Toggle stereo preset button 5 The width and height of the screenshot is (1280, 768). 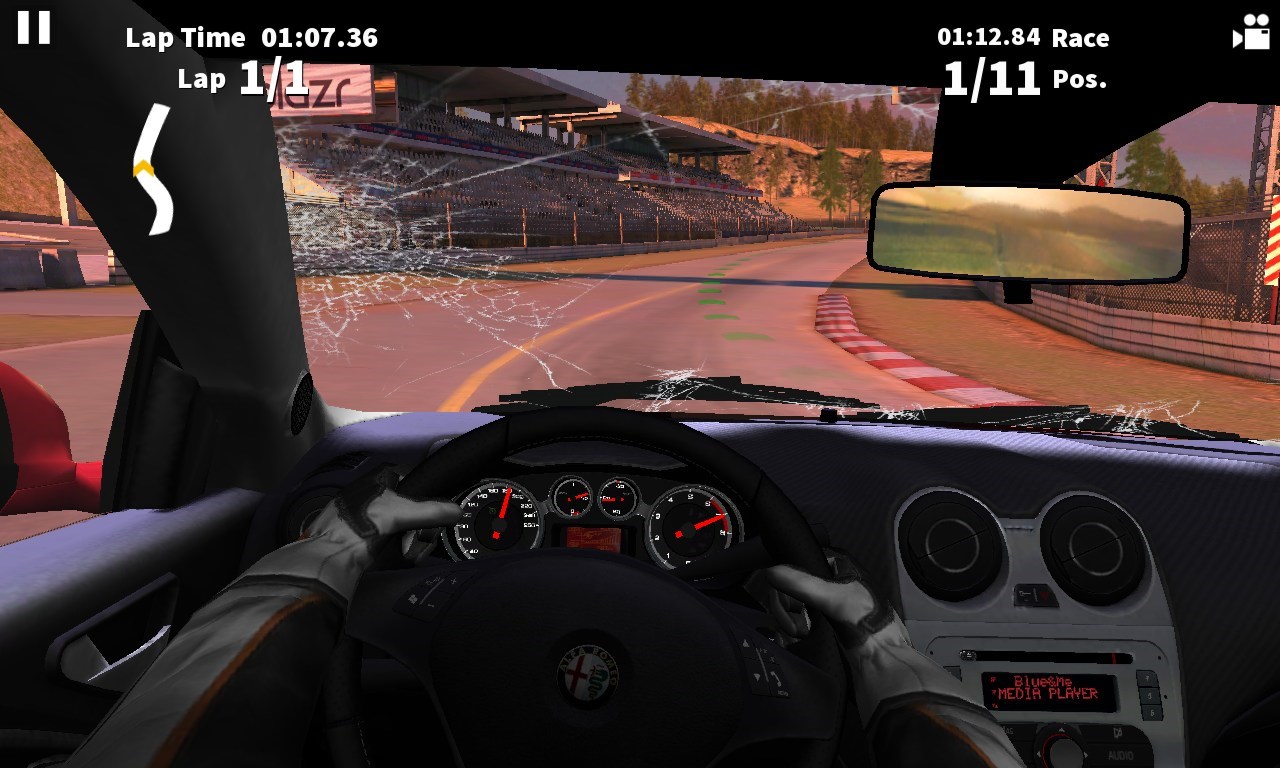point(1150,694)
